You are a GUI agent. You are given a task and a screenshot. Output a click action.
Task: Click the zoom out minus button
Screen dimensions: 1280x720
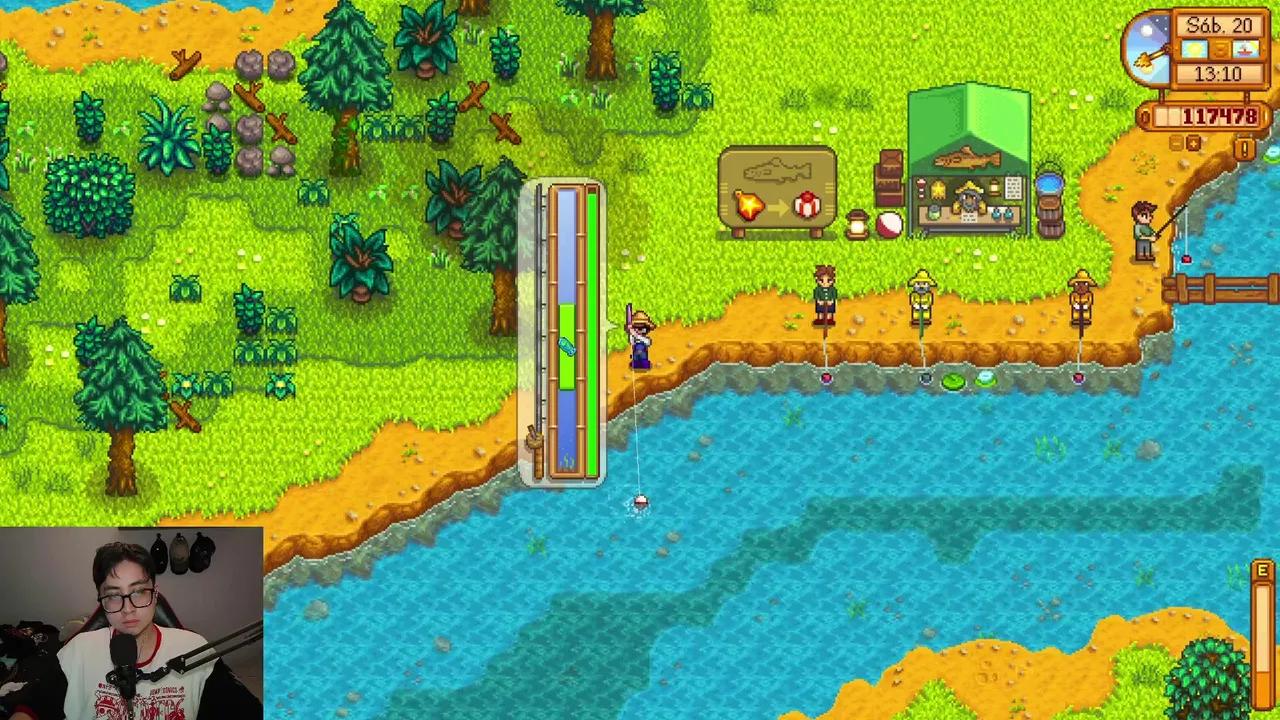pyautogui.click(x=1176, y=144)
